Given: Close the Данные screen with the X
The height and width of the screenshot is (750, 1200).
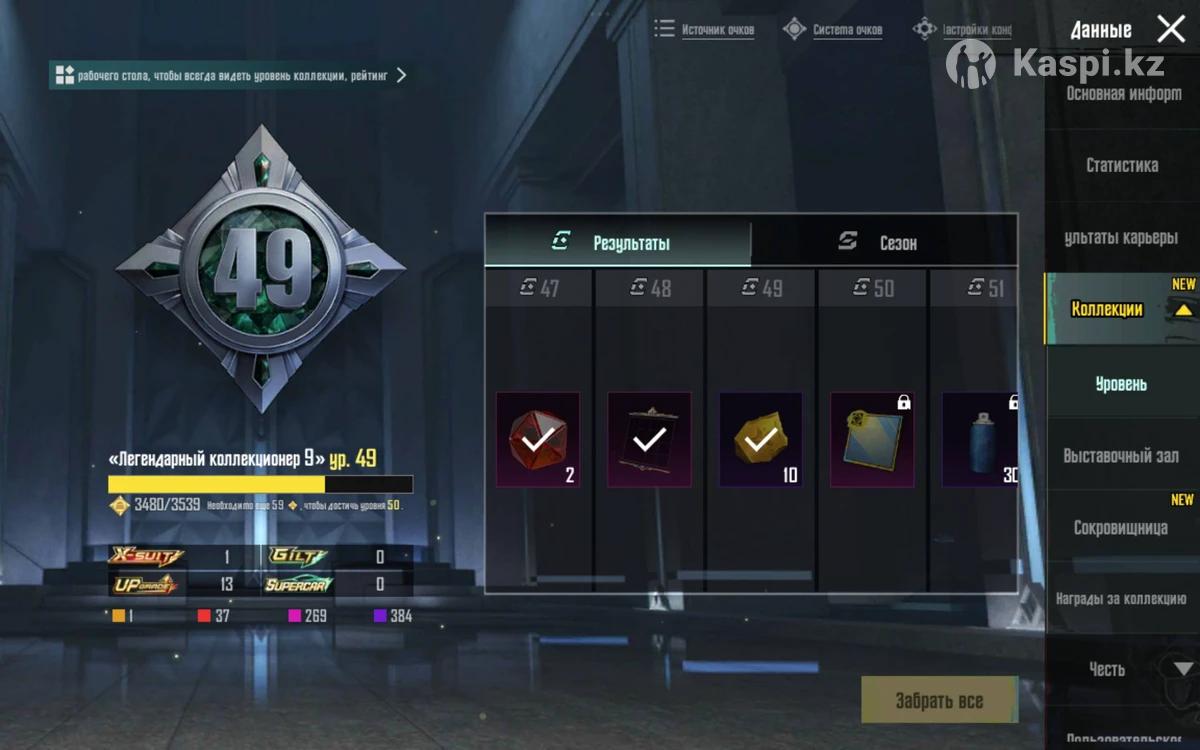Looking at the screenshot, I should pos(1171,29).
